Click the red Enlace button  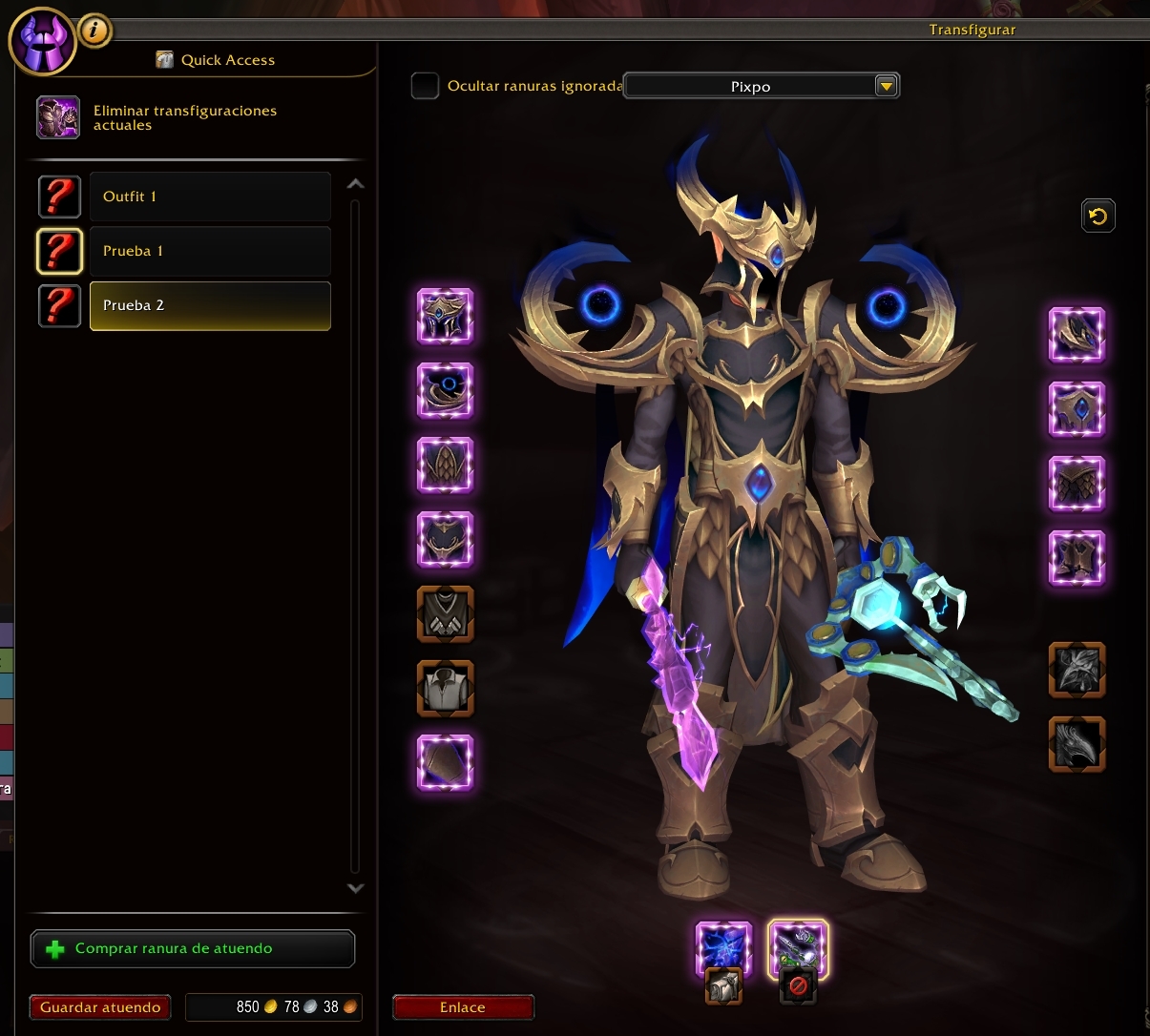(463, 1007)
